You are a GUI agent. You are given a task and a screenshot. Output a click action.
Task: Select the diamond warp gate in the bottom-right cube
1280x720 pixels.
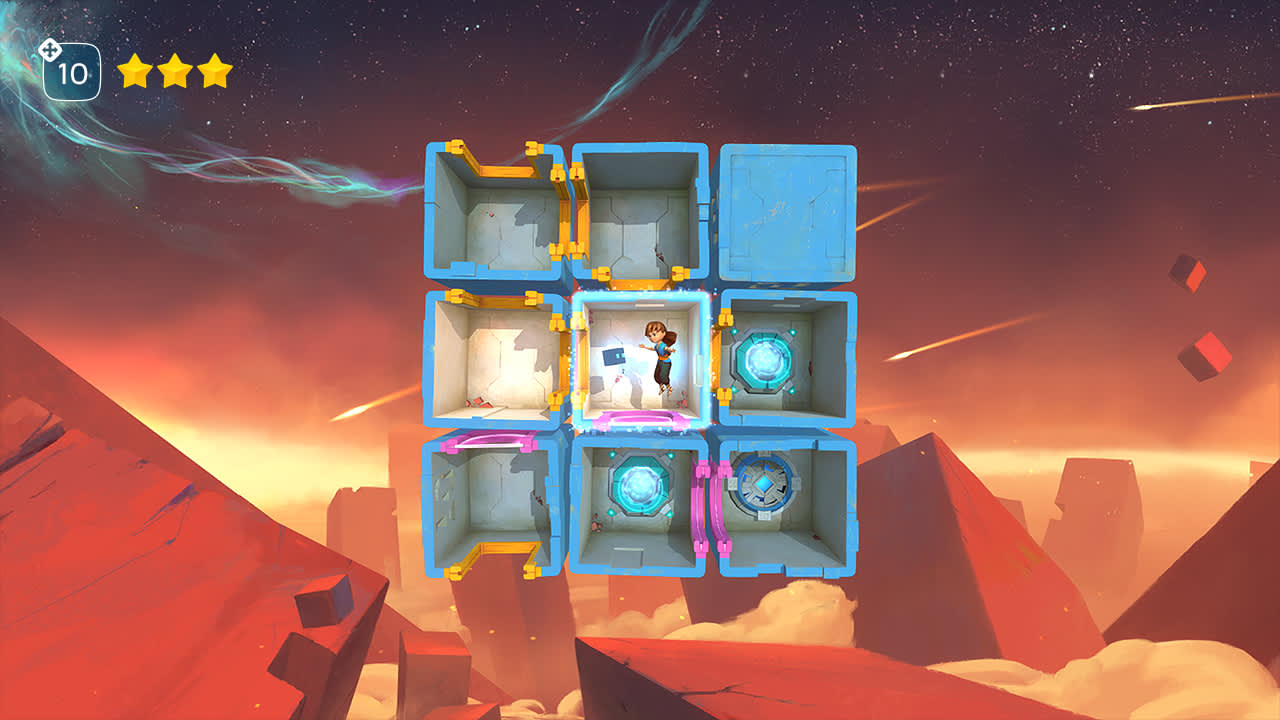[x=764, y=485]
